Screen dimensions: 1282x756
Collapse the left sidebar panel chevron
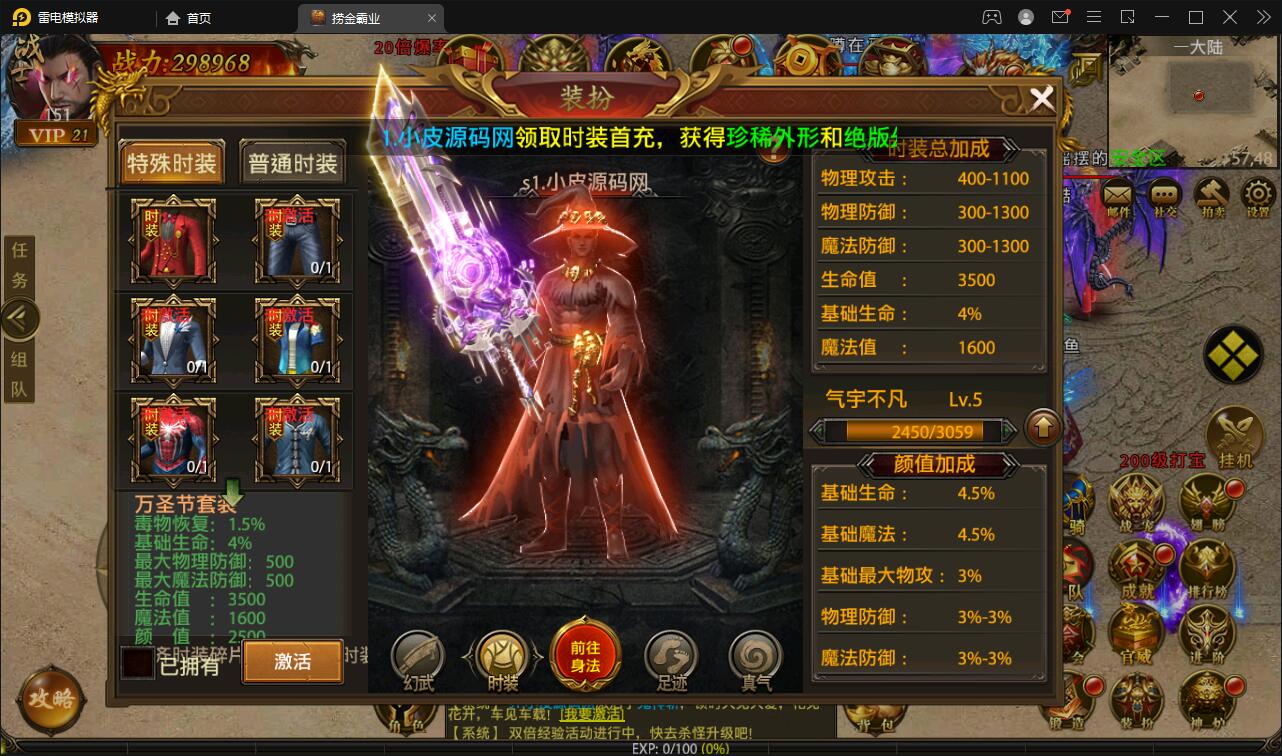click(20, 318)
